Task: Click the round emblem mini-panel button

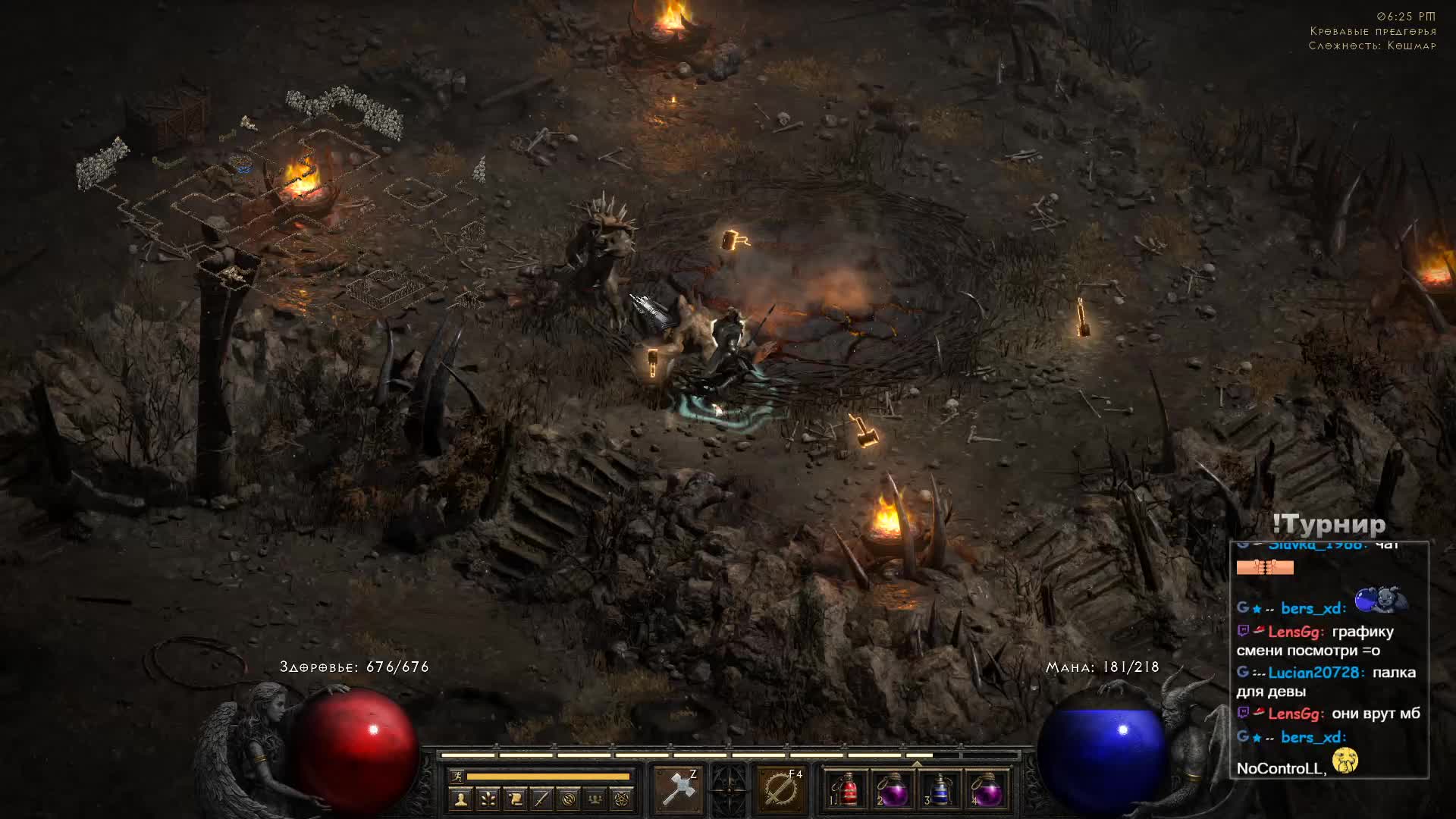Action: click(x=569, y=799)
